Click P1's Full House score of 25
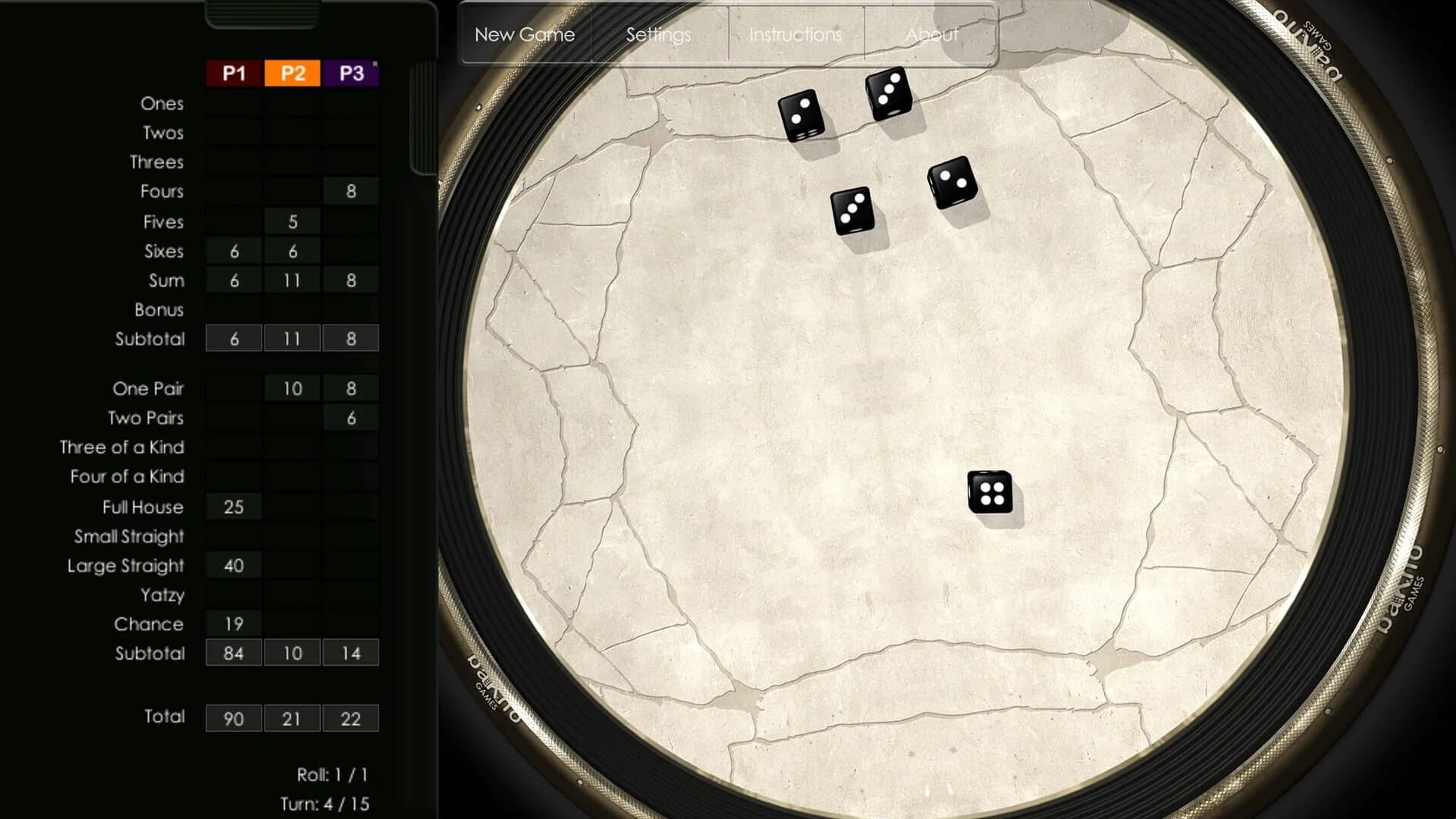This screenshot has width=1456, height=819. tap(233, 507)
